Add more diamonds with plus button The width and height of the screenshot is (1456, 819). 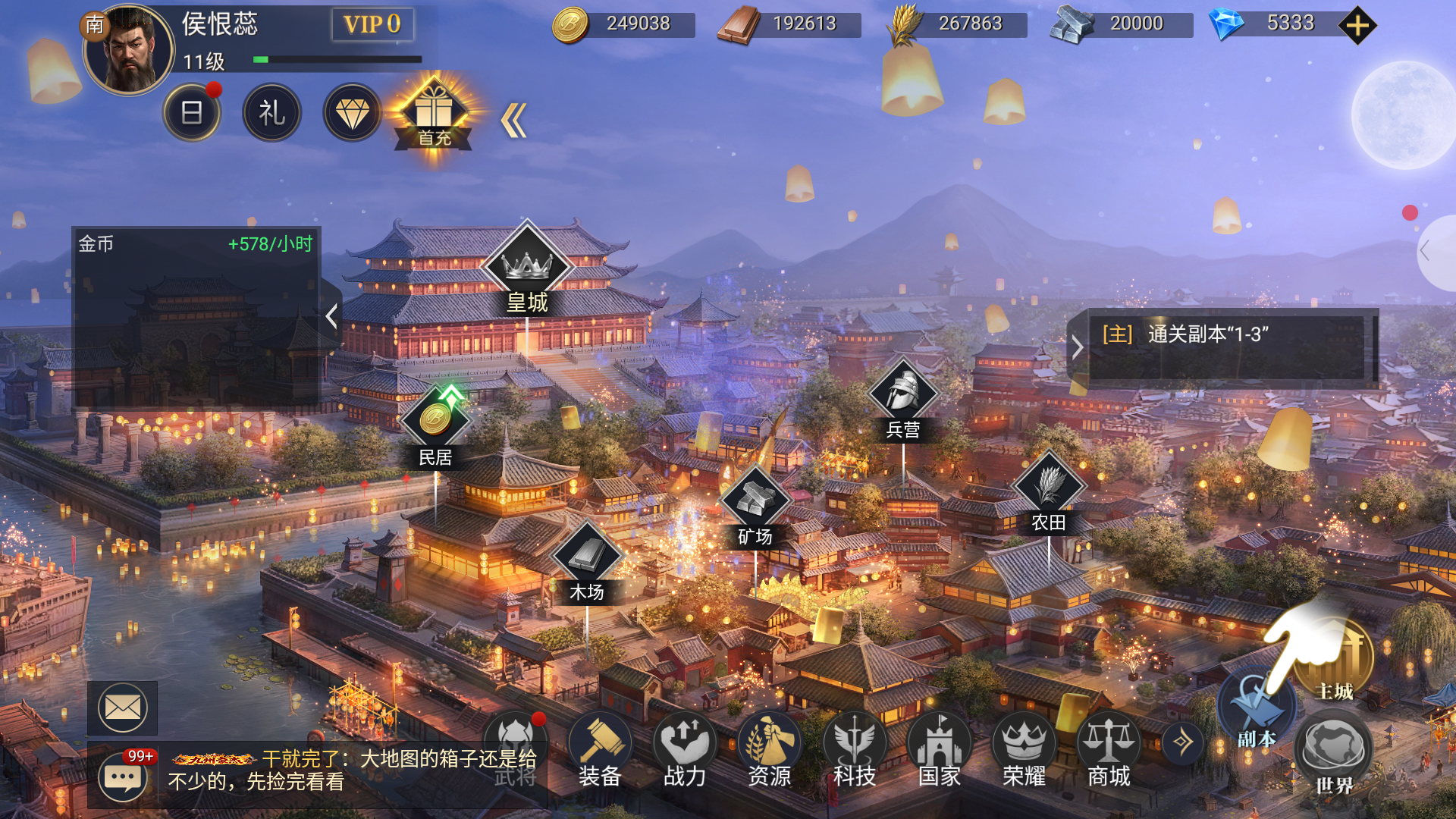tap(1357, 26)
